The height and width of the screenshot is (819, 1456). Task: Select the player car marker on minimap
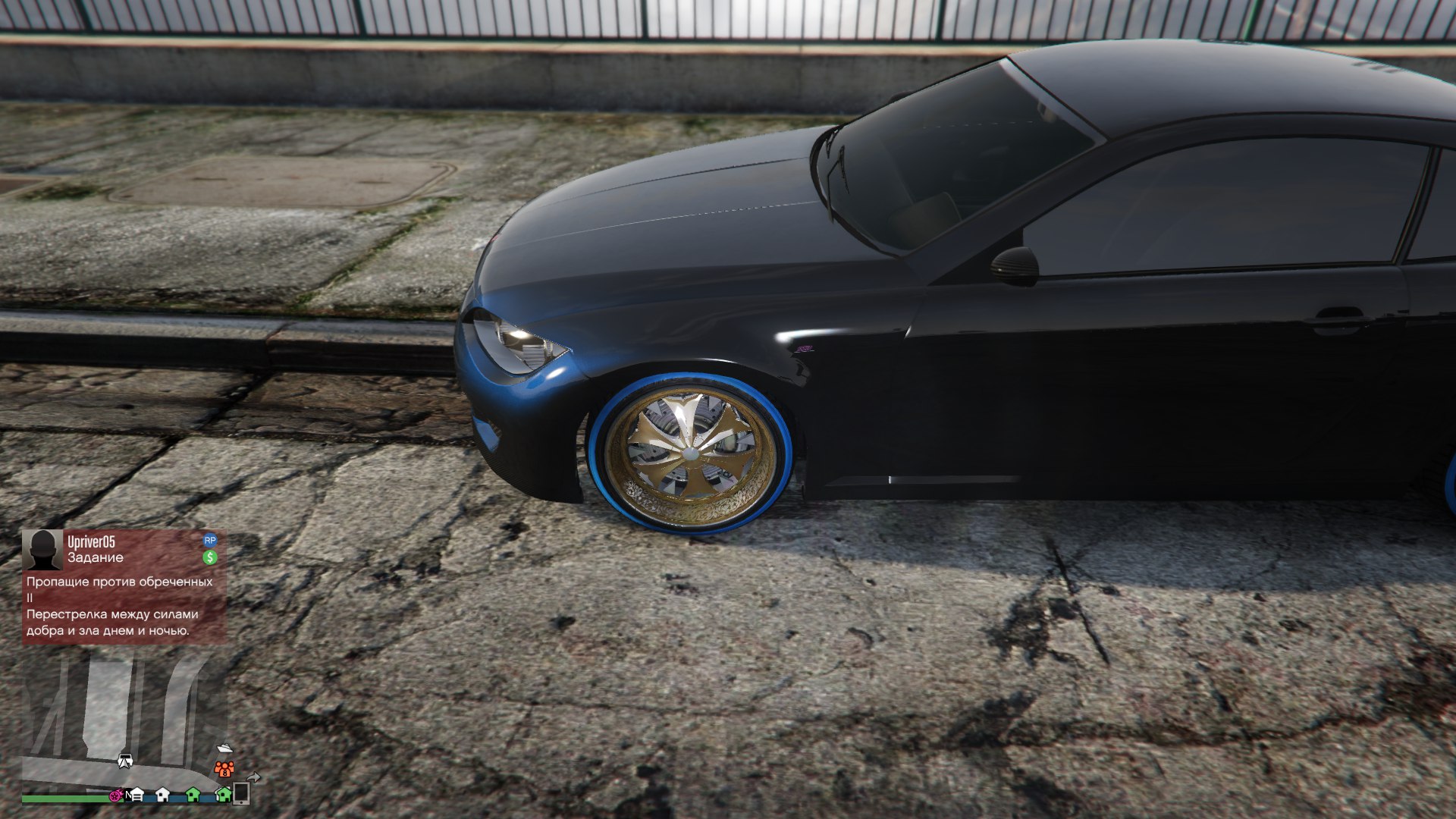point(125,761)
